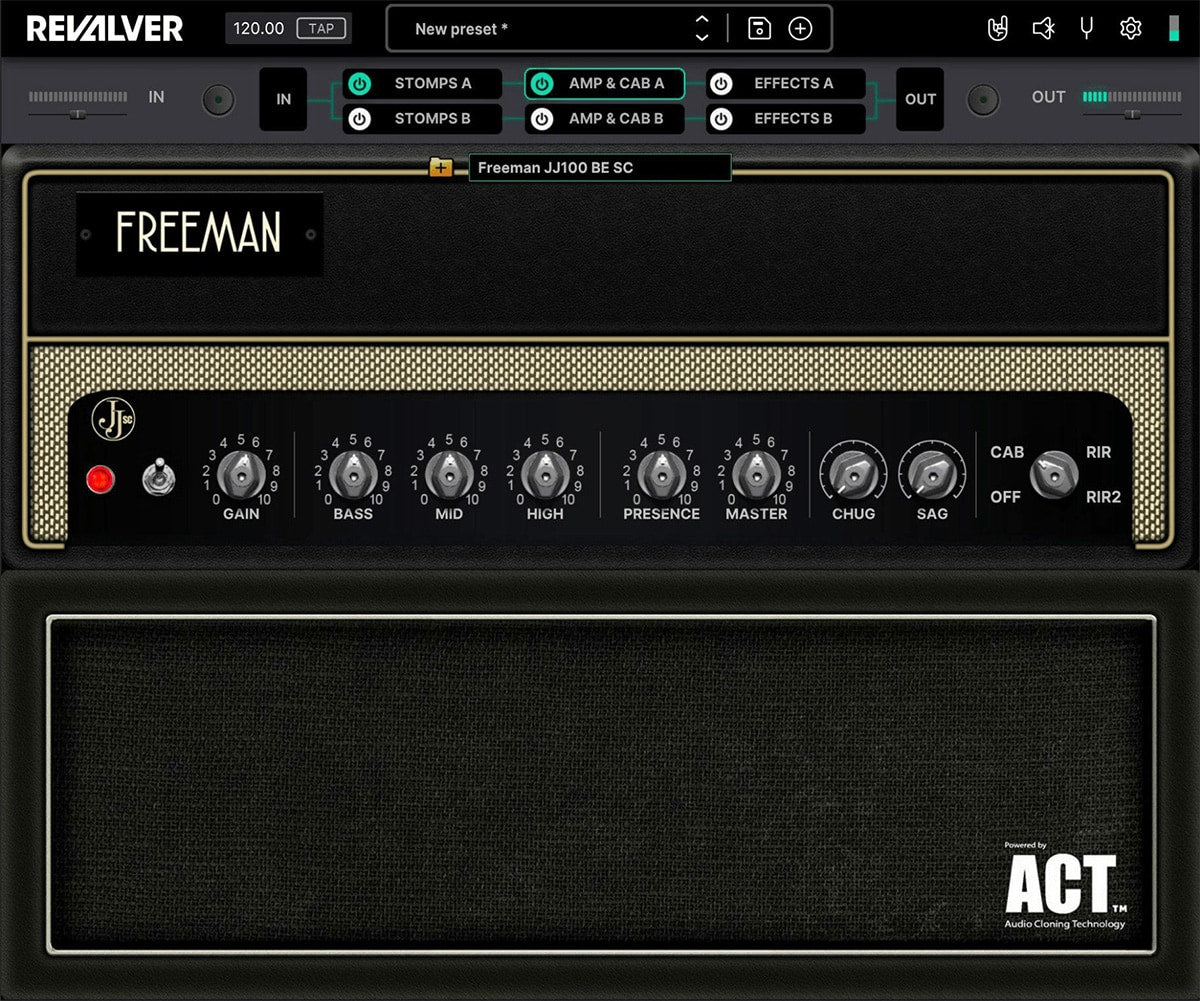This screenshot has width=1200, height=1001.
Task: Click the GAIN knob
Action: [x=239, y=474]
